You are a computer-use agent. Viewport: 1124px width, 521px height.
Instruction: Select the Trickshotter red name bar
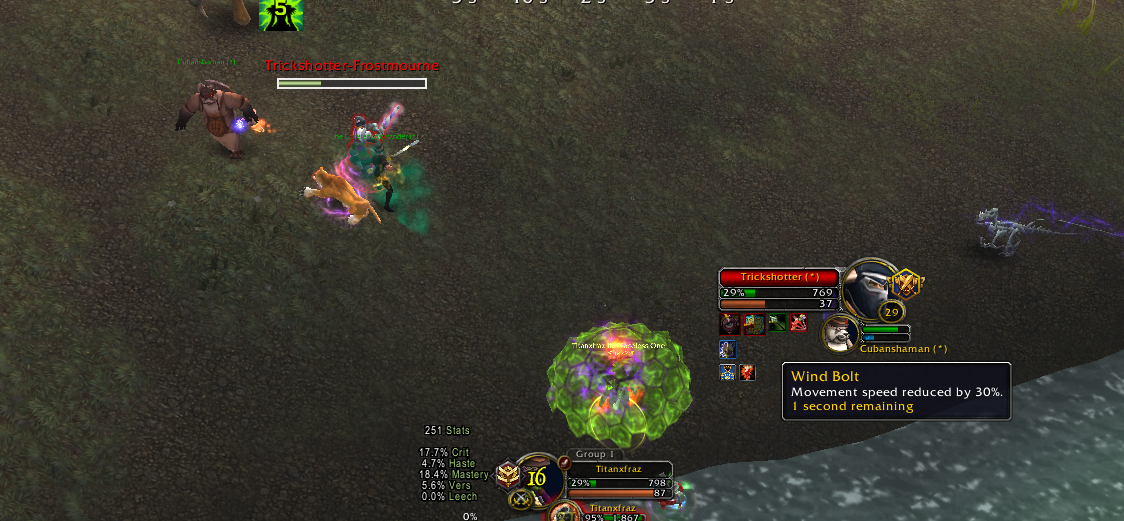[x=779, y=277]
